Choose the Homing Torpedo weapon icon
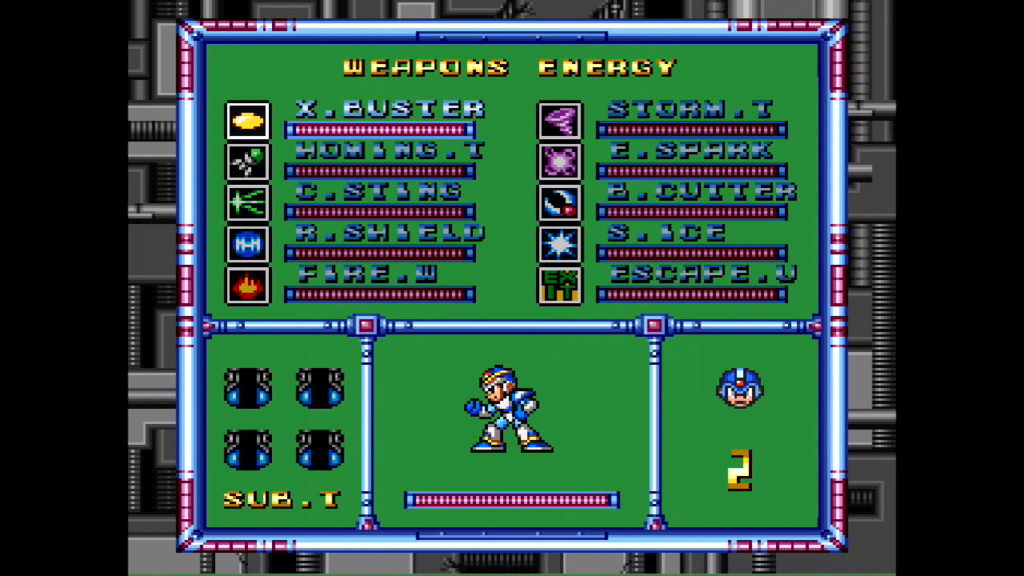1024x576 pixels. pyautogui.click(x=246, y=162)
